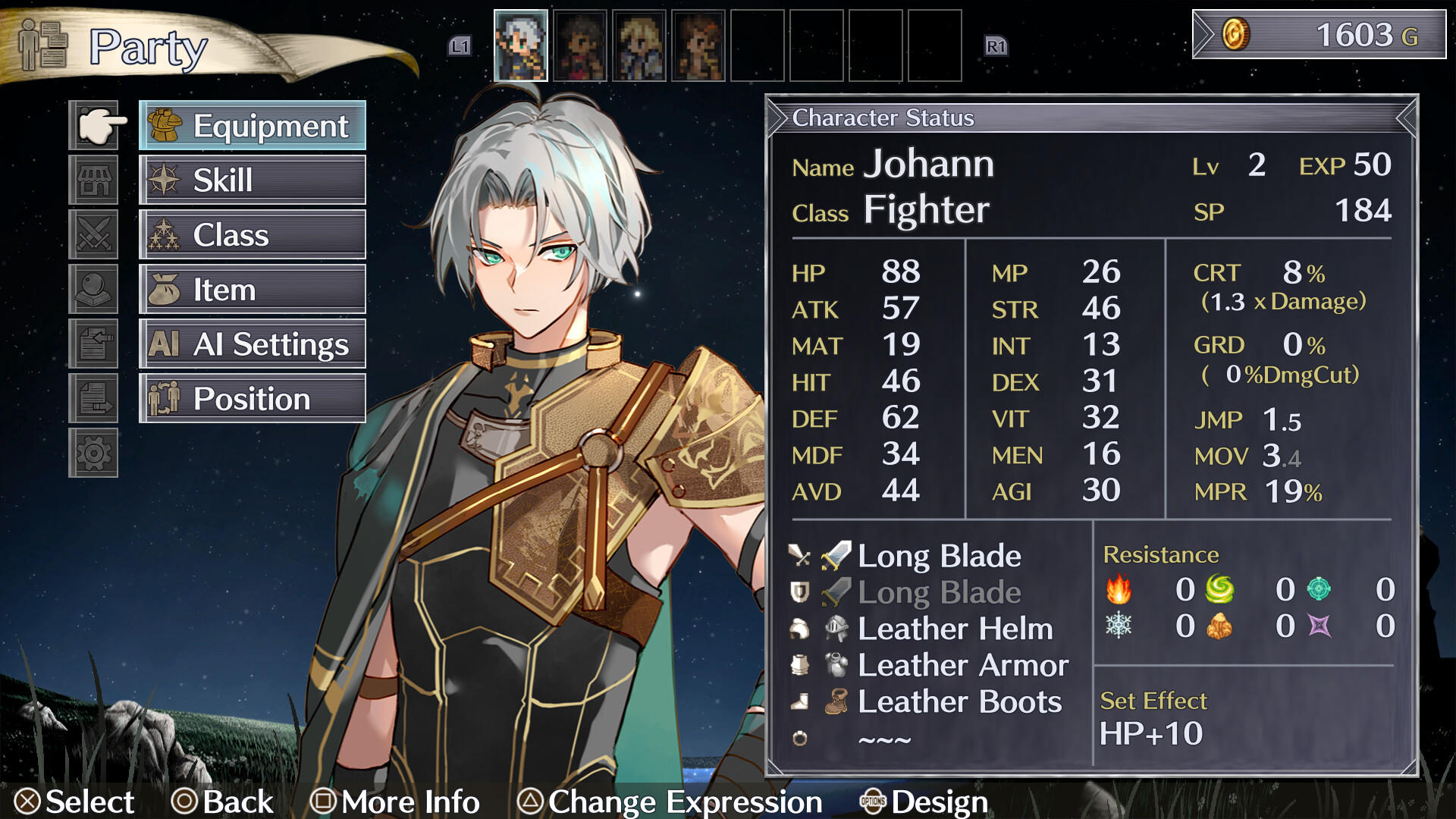Click the load data document icon
The height and width of the screenshot is (819, 1456).
[x=94, y=344]
